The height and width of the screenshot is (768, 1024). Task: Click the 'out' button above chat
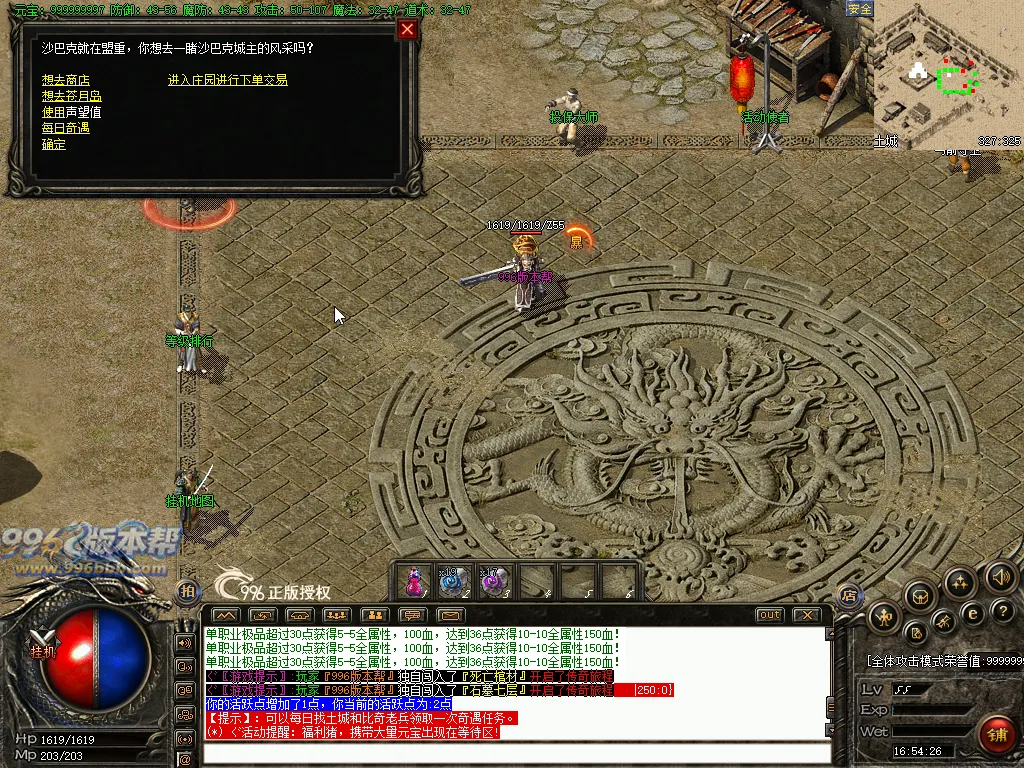click(x=769, y=615)
